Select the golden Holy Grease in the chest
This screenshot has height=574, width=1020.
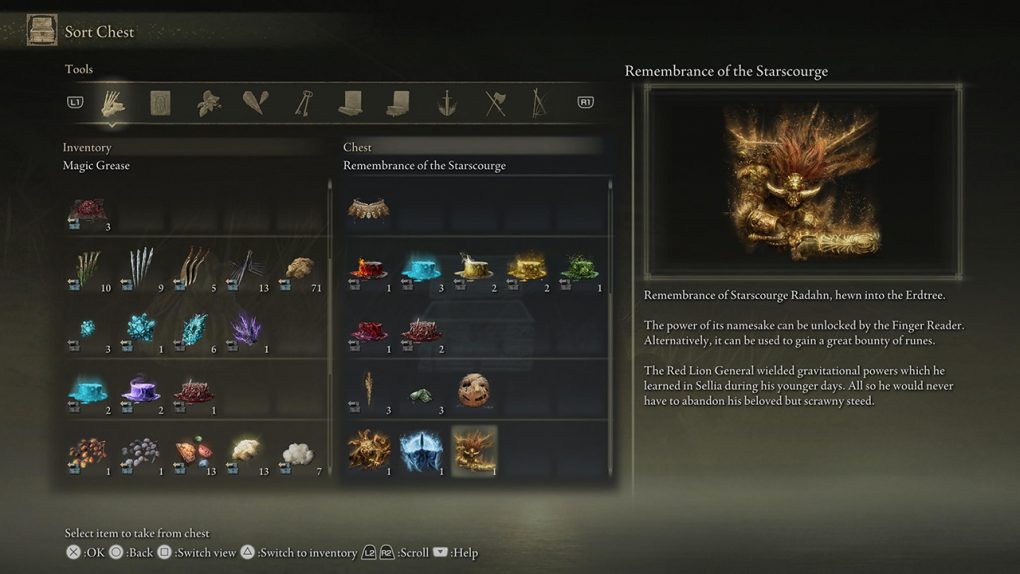click(526, 268)
